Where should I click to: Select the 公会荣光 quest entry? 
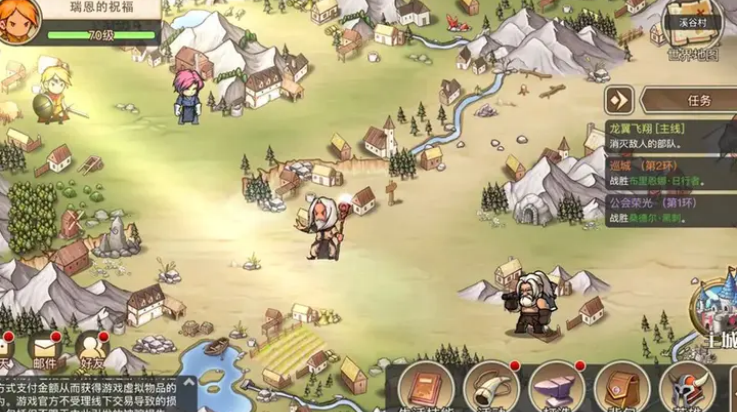pos(670,207)
